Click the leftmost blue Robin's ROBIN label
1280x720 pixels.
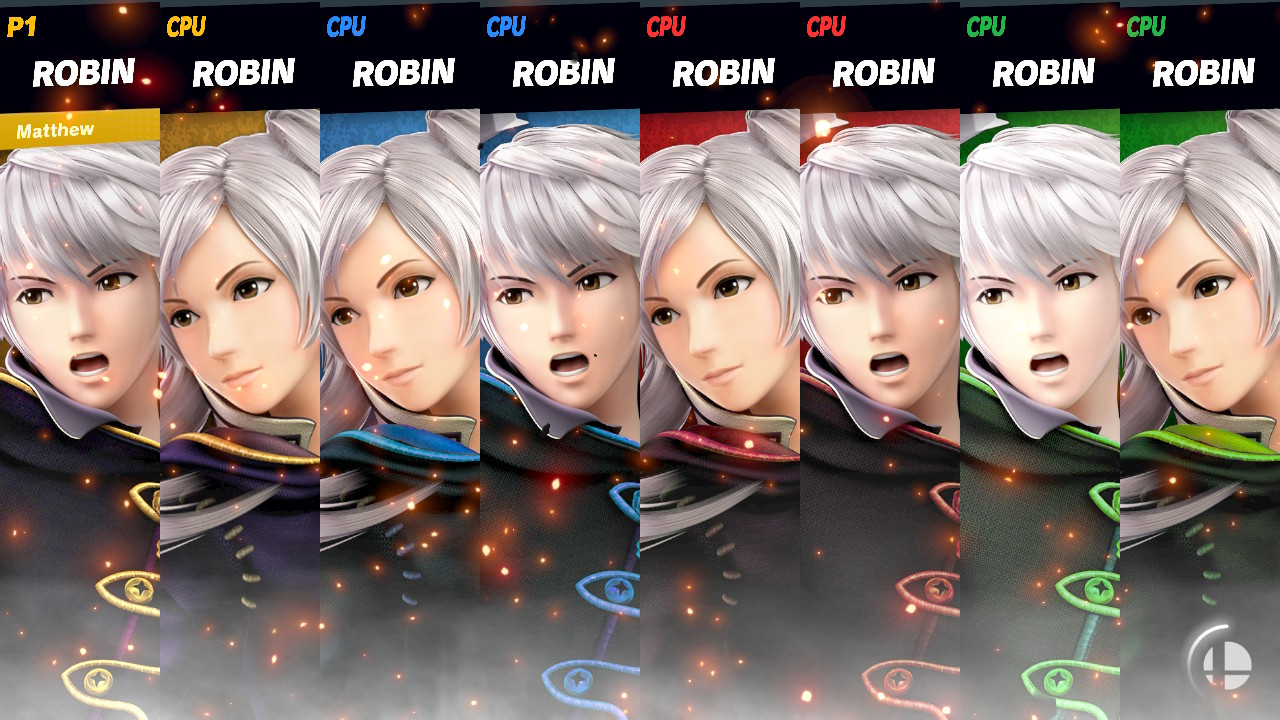pyautogui.click(x=405, y=71)
